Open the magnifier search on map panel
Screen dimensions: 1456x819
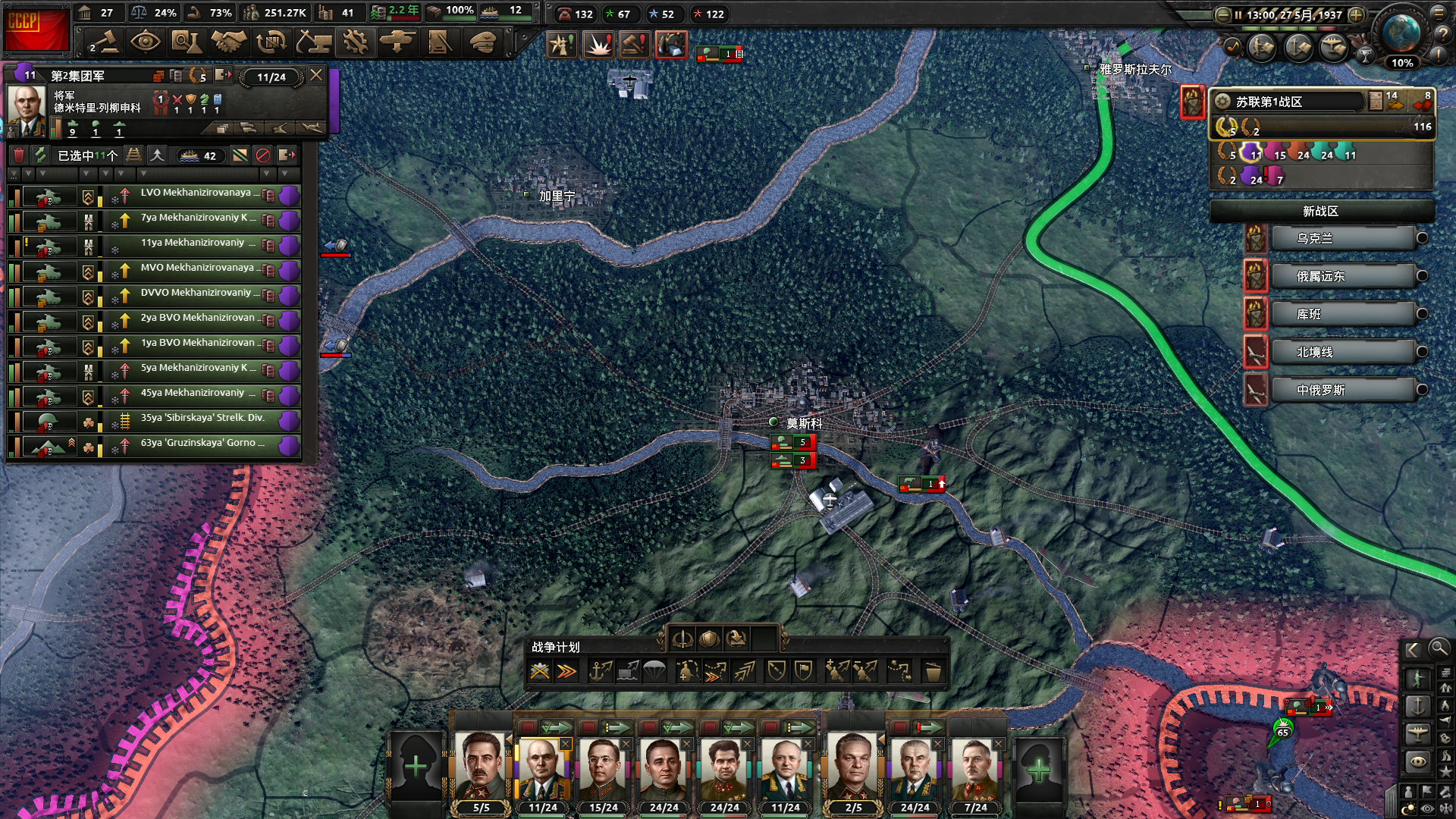point(1439,648)
